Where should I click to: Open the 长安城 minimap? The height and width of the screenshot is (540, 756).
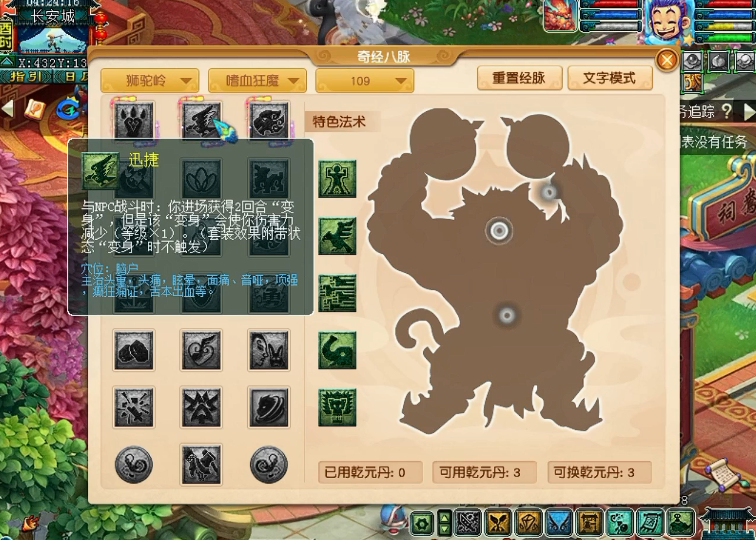(x=54, y=36)
